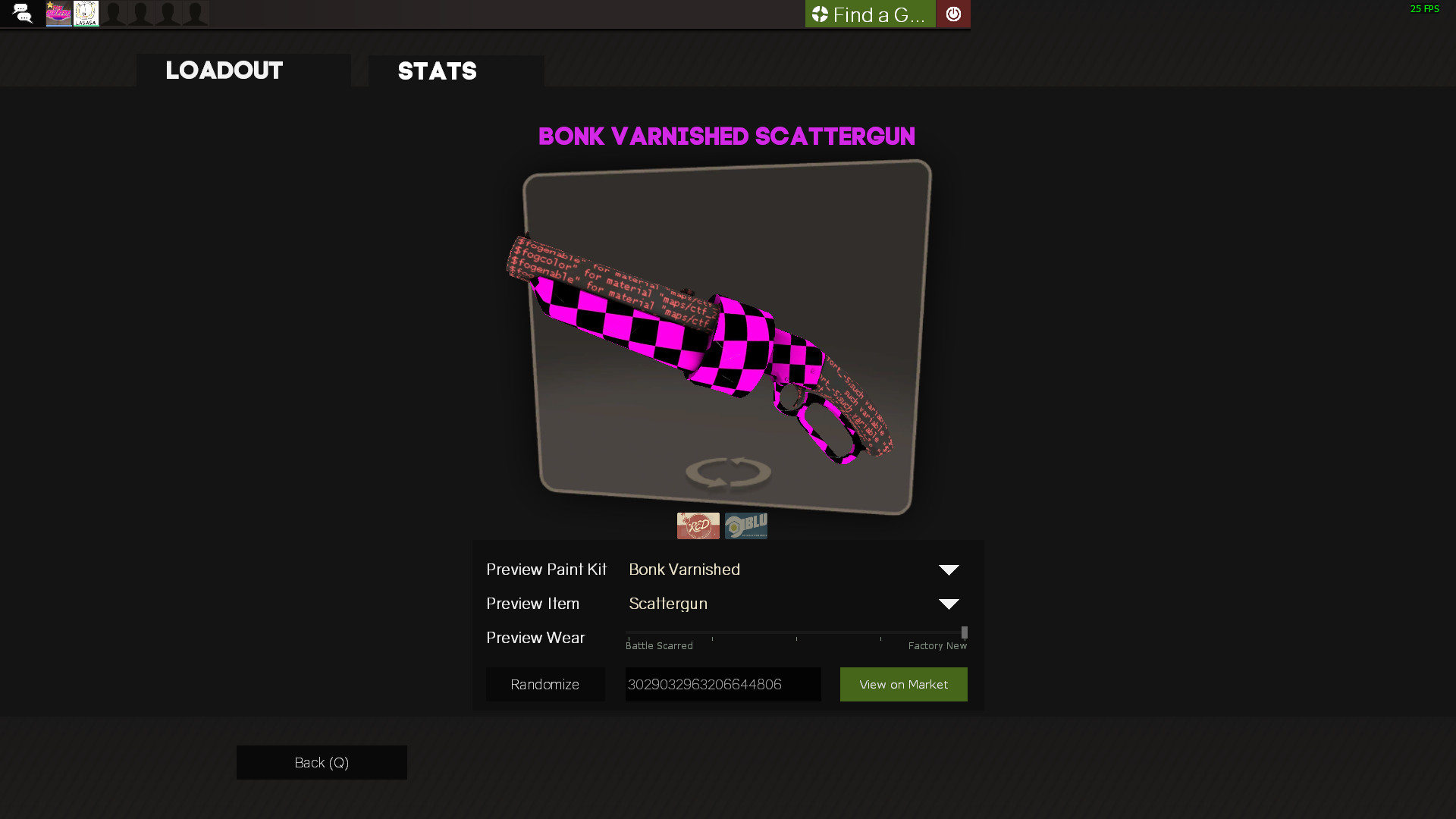1456x819 pixels.
Task: Expand the Preview Paint Kit dropdown arrow
Action: tap(948, 570)
